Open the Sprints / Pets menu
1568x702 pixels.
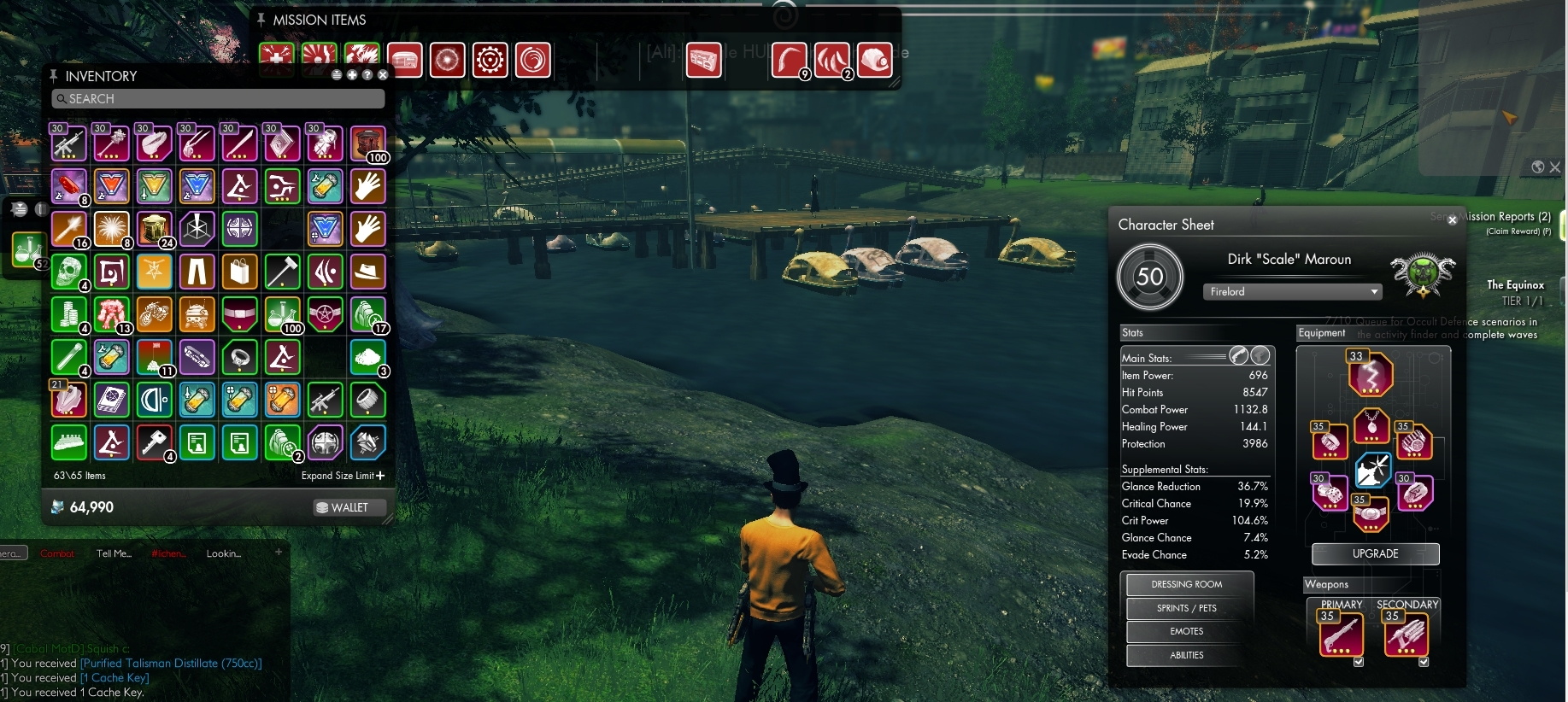click(1186, 608)
